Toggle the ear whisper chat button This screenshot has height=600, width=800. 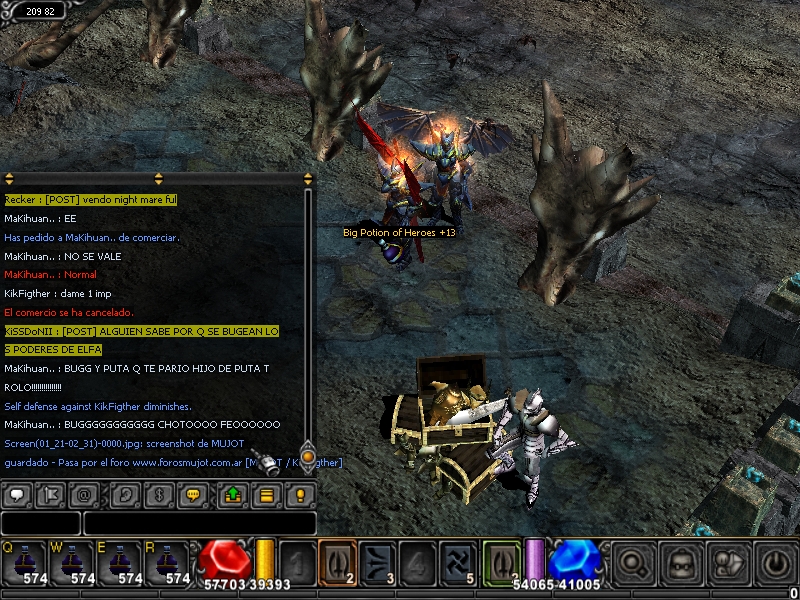tap(126, 494)
